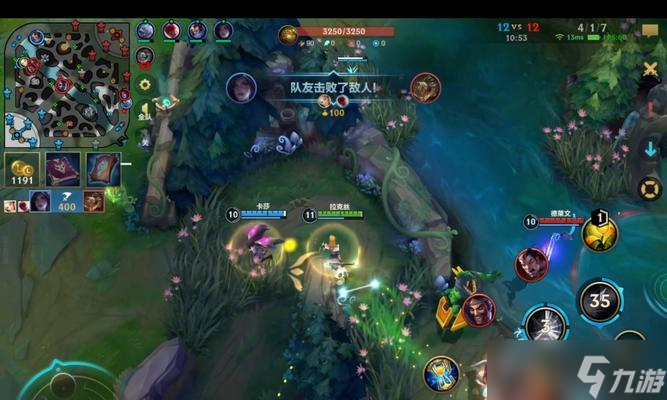Open the gear settings button

pyautogui.click(x=145, y=85)
